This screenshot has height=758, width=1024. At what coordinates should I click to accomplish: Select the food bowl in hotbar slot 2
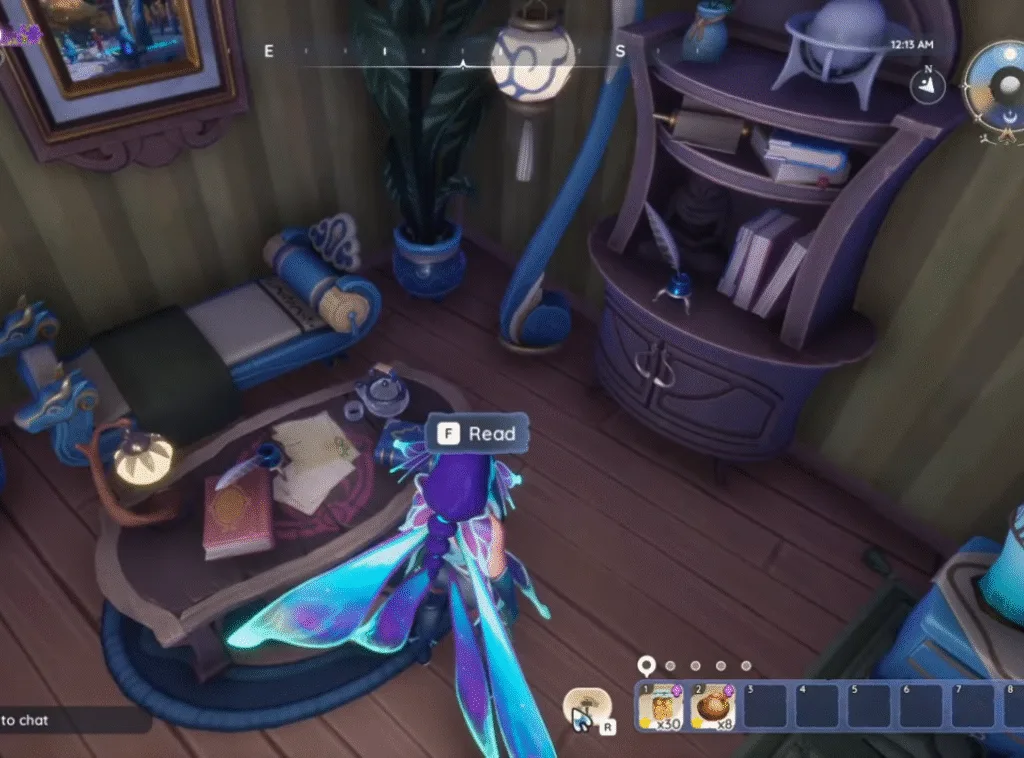(x=712, y=707)
